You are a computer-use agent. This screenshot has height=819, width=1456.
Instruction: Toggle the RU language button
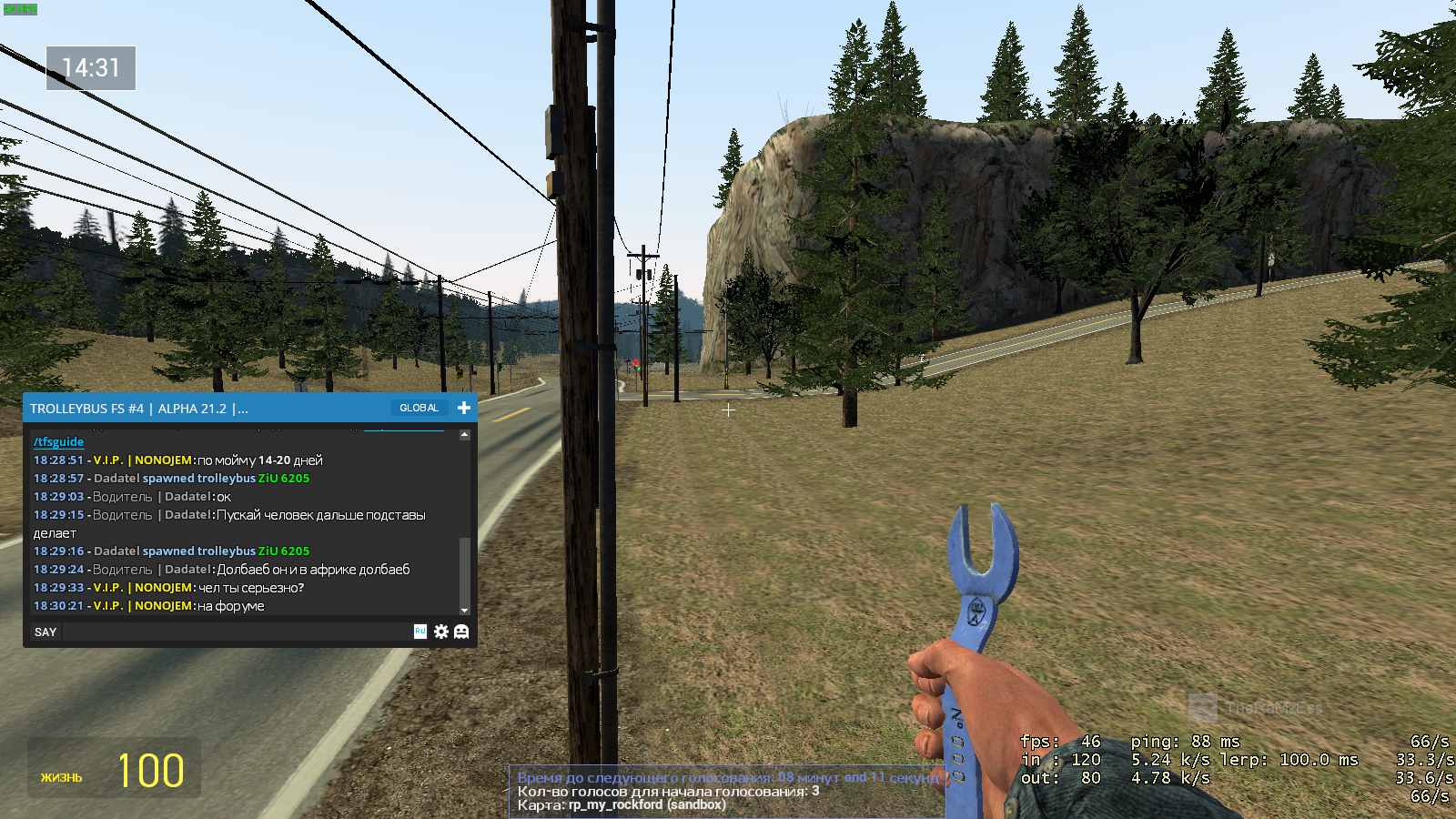420,631
